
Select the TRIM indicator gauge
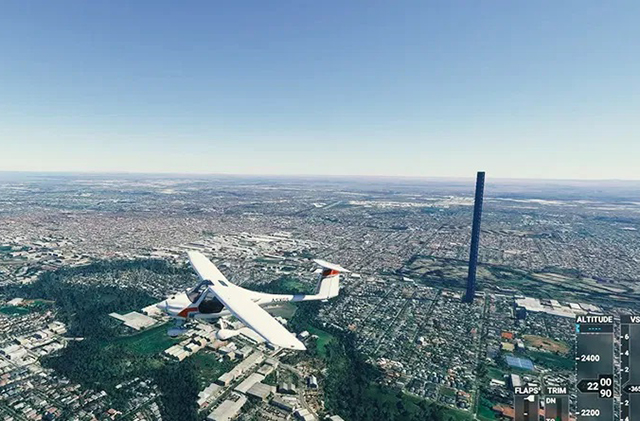tap(556, 406)
